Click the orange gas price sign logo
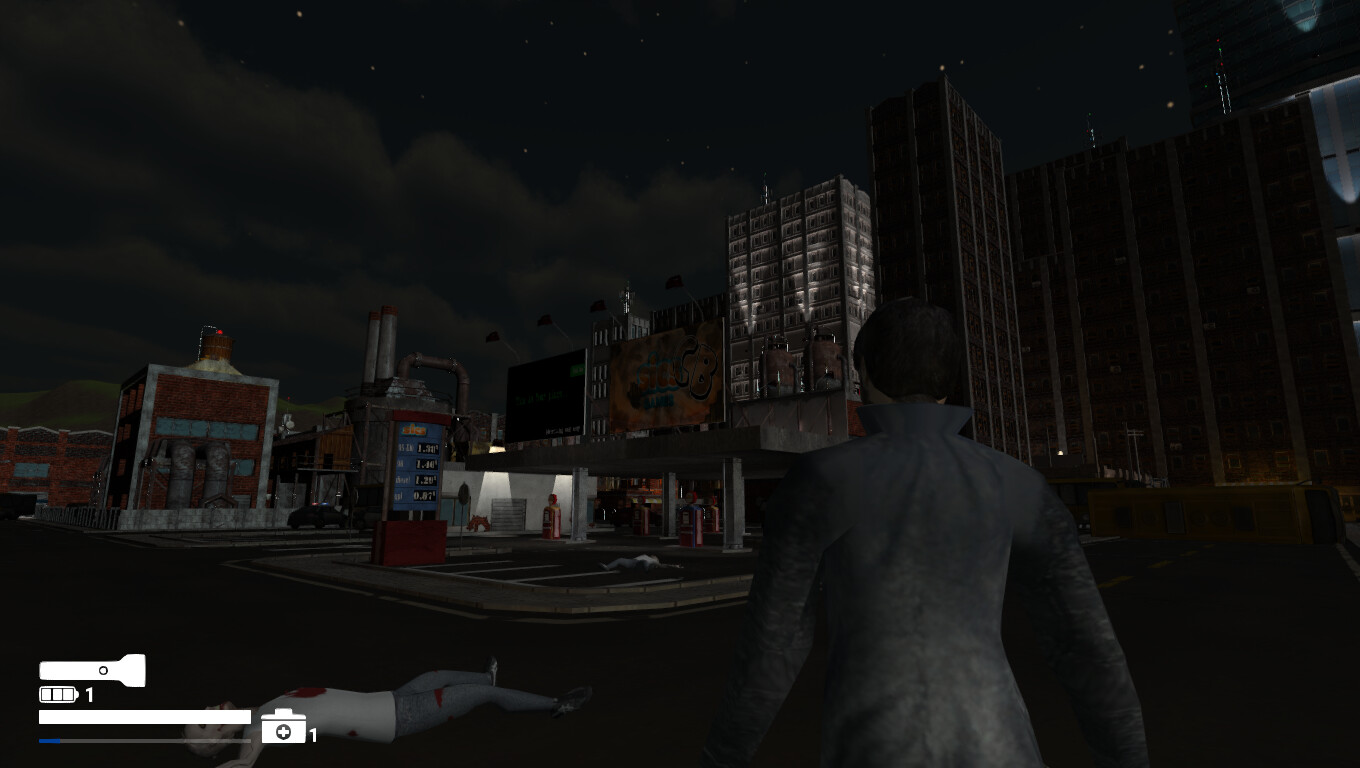 414,429
